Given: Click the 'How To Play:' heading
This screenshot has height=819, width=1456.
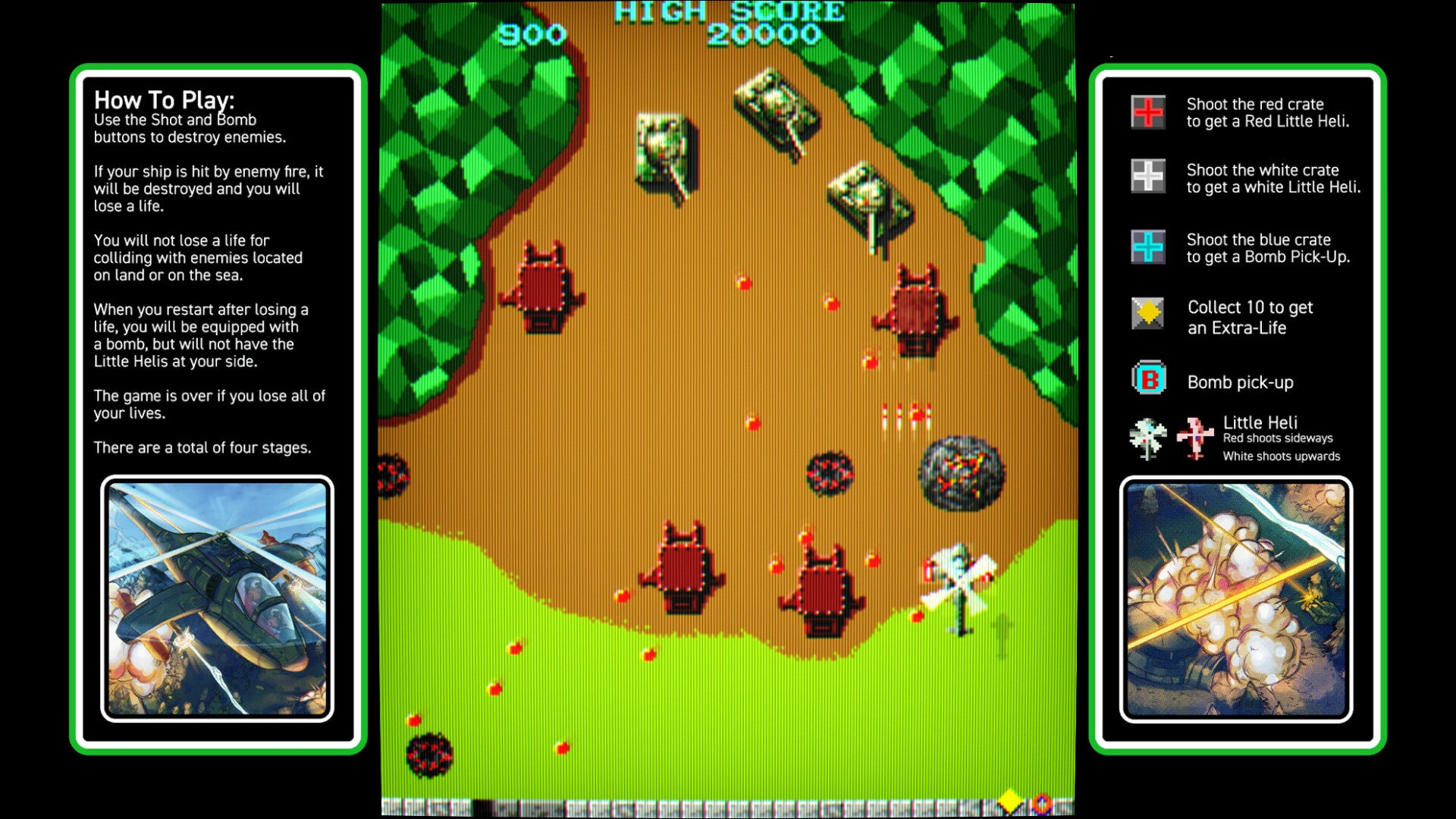Looking at the screenshot, I should tap(164, 99).
